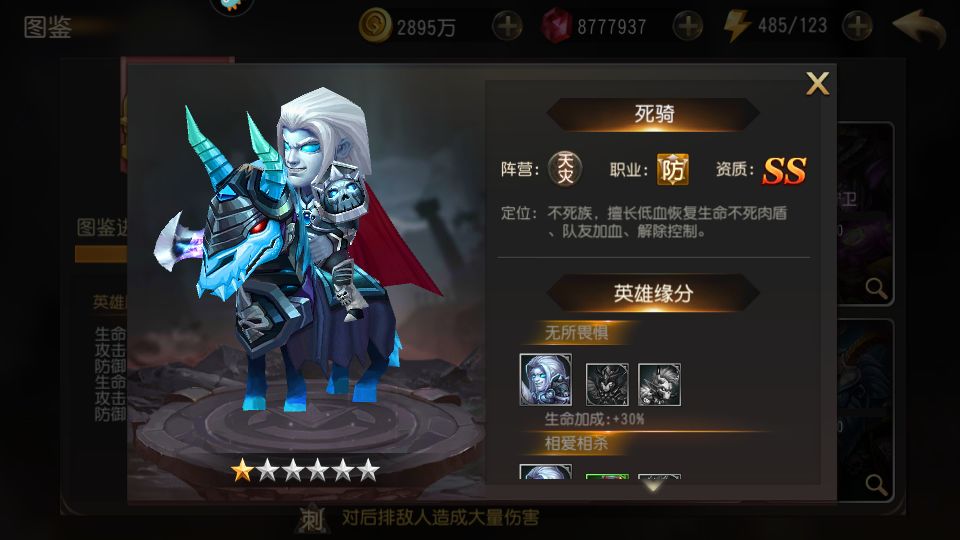Screen dimensions: 960x540
Task: Add more lightning energy with plus button
Action: point(857,26)
